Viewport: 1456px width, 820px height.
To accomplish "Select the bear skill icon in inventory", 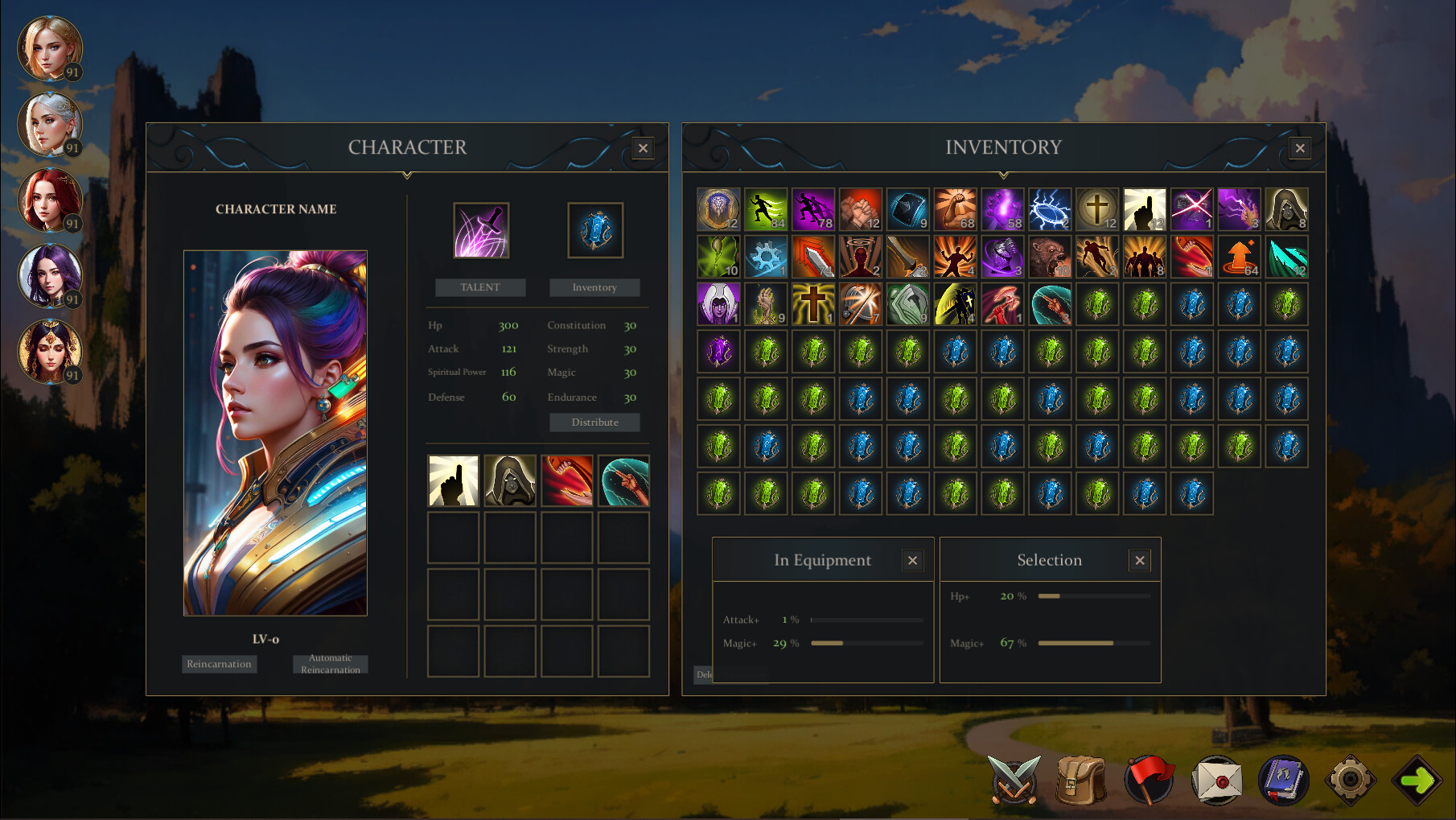I will [1050, 256].
